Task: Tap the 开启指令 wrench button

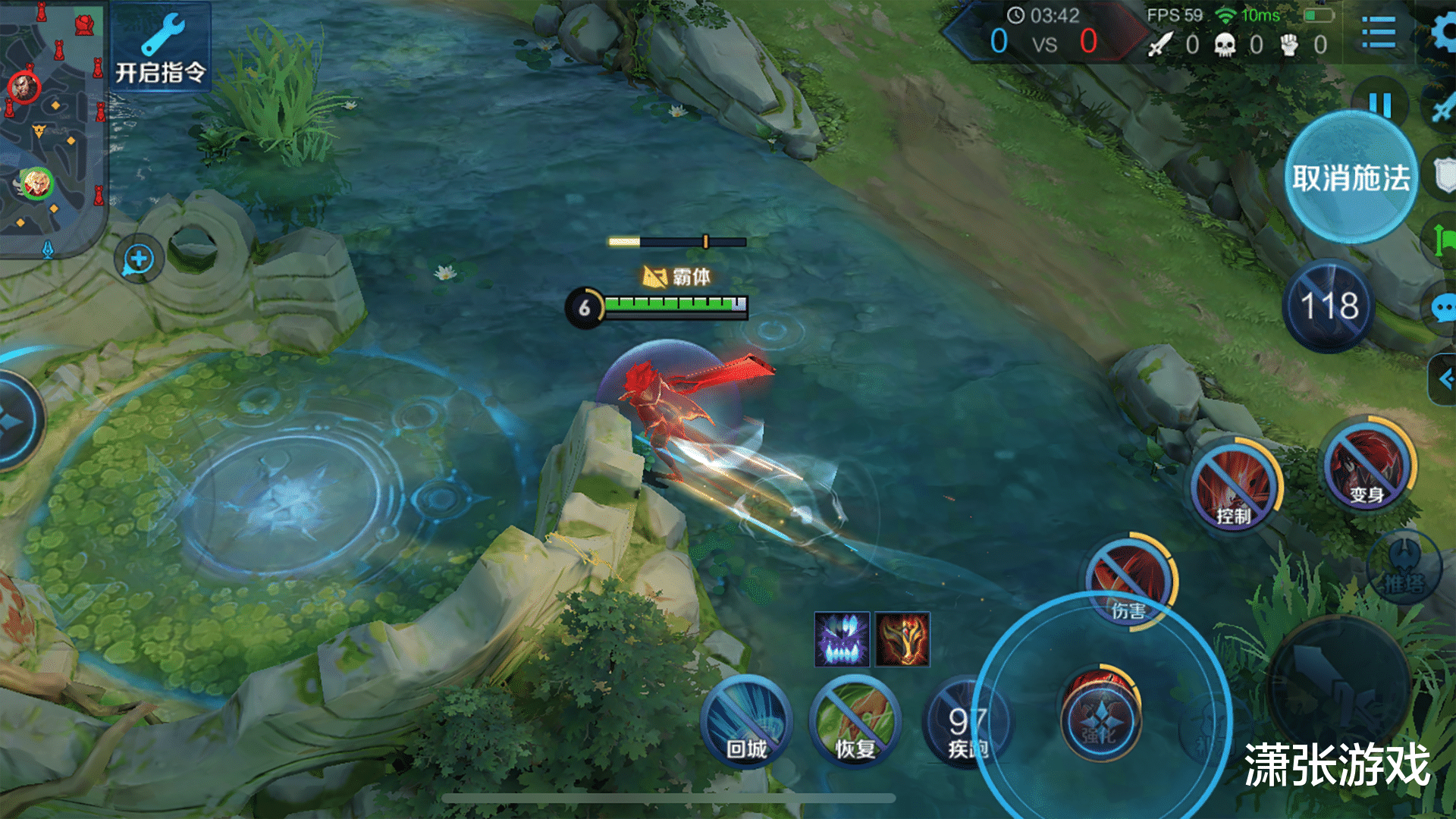Action: (x=161, y=49)
